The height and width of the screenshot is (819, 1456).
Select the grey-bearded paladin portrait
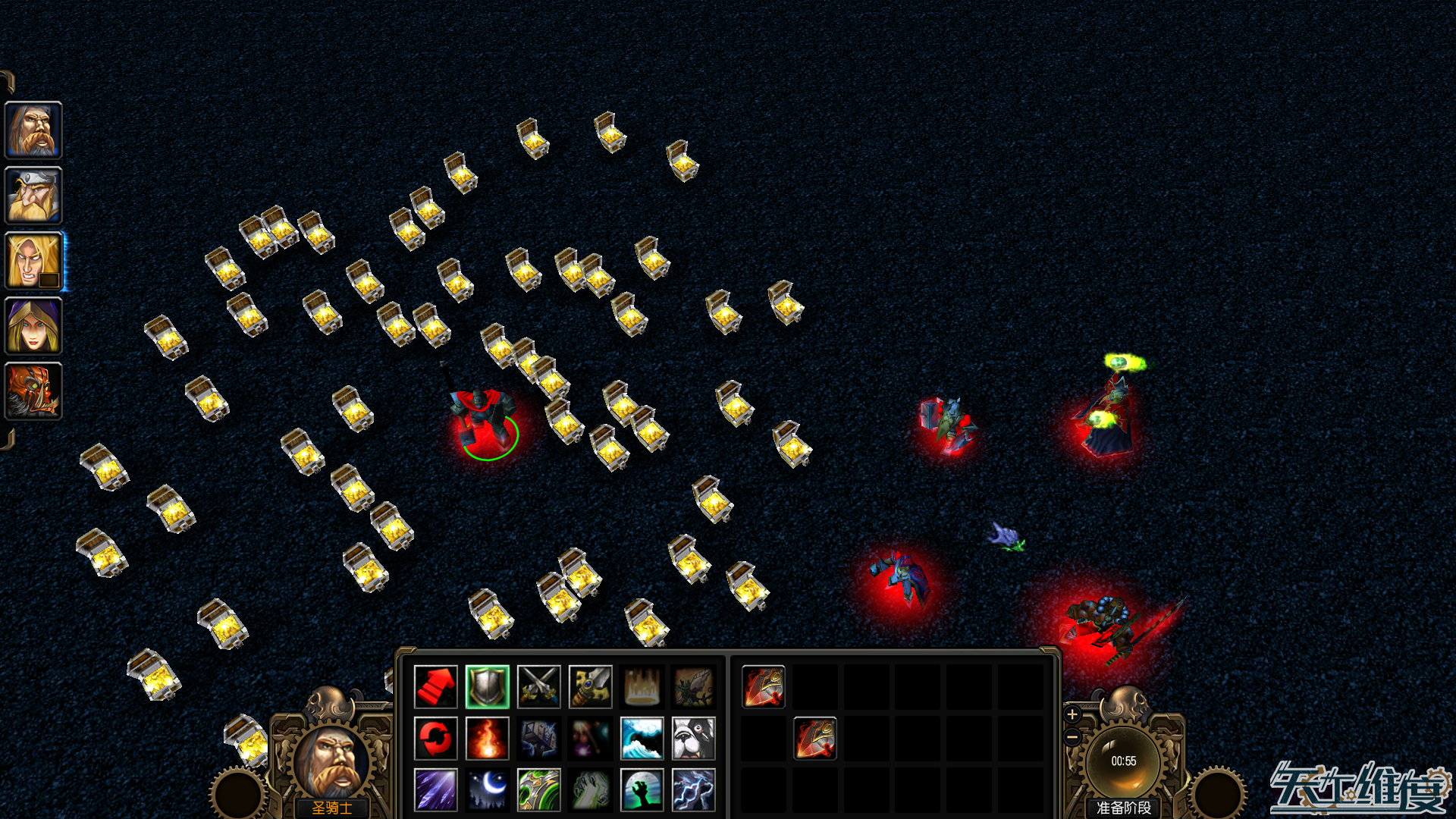coord(33,130)
